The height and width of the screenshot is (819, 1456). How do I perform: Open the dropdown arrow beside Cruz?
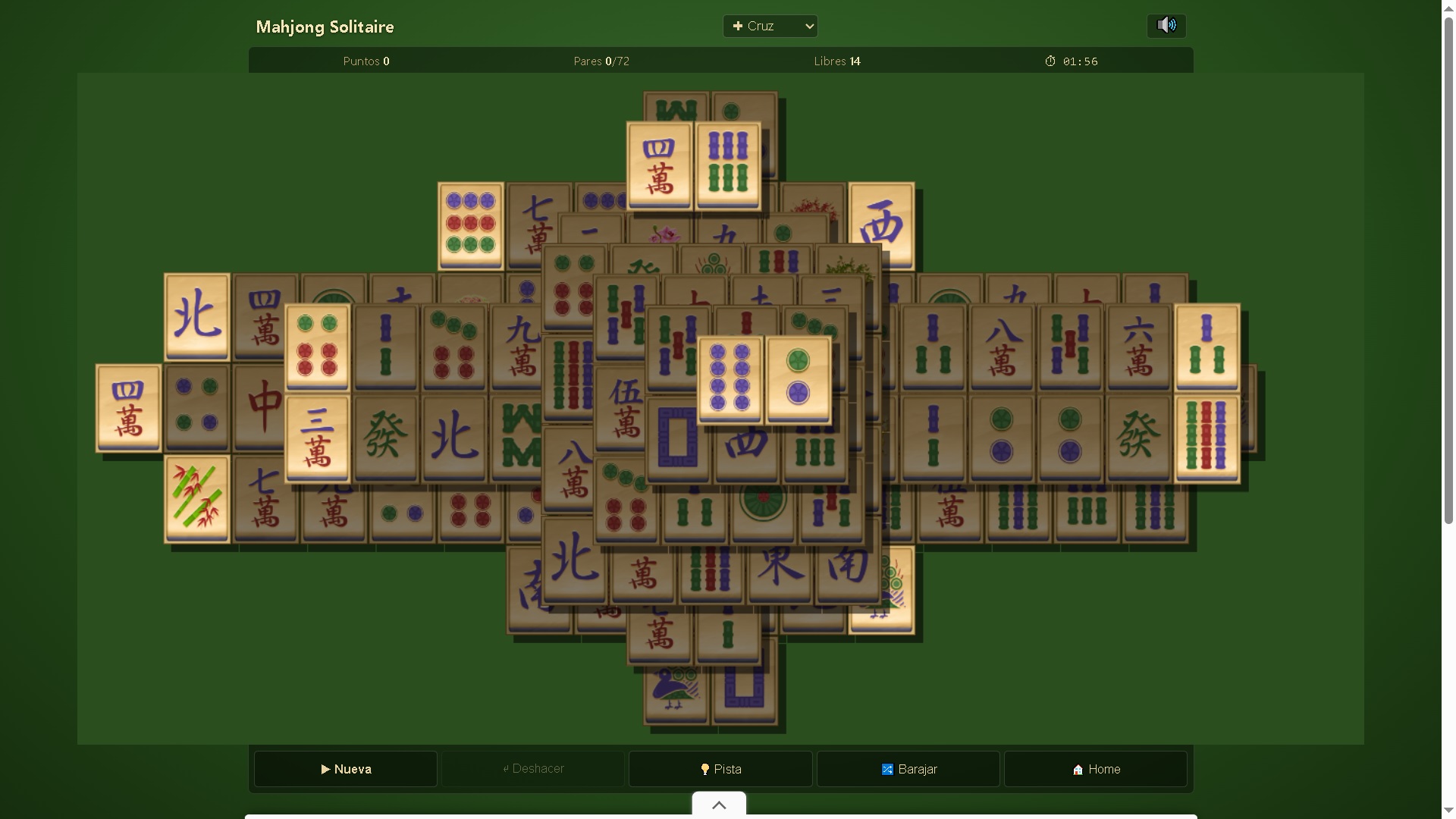coord(808,26)
